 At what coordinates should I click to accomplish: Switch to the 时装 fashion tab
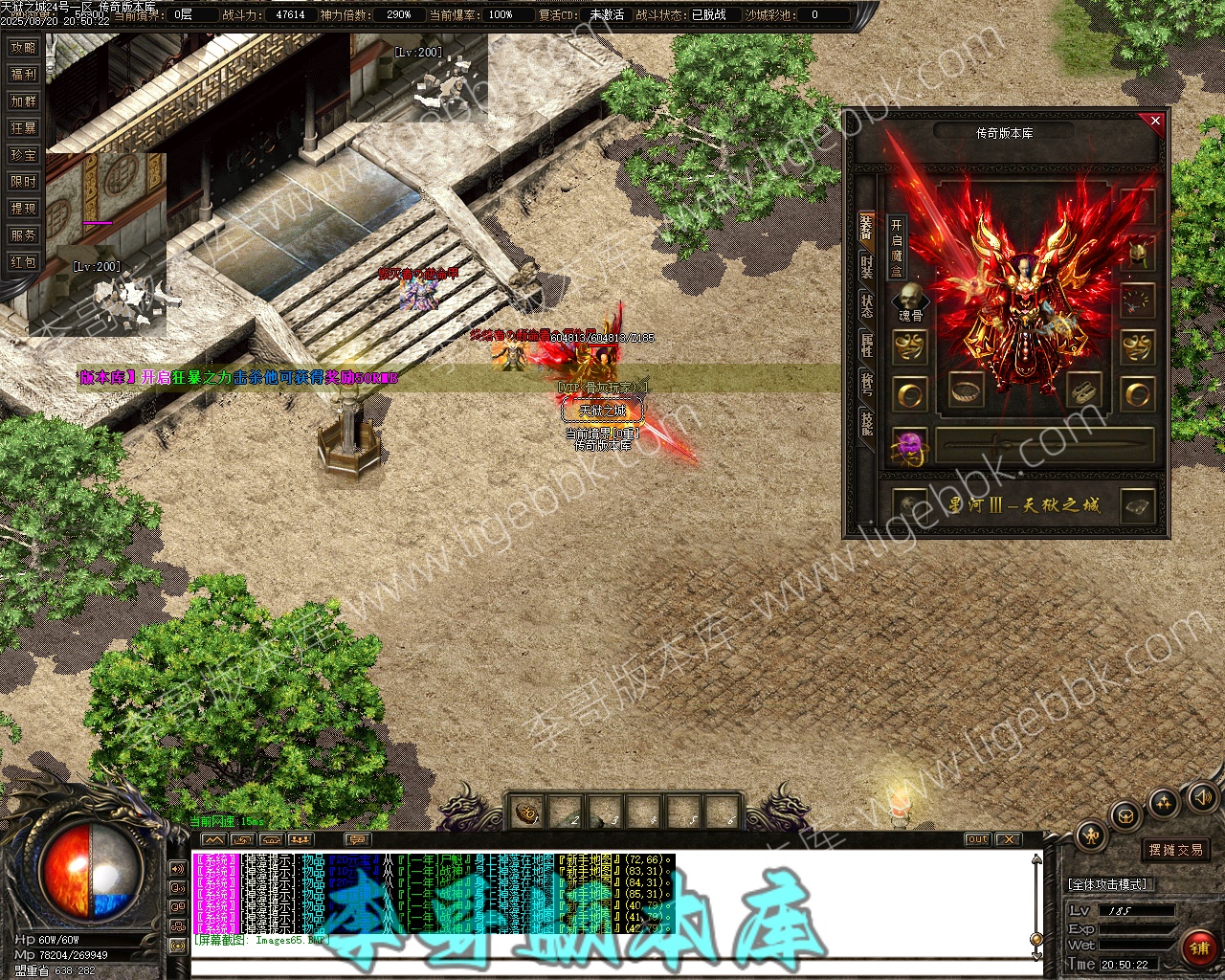pyautogui.click(x=866, y=267)
